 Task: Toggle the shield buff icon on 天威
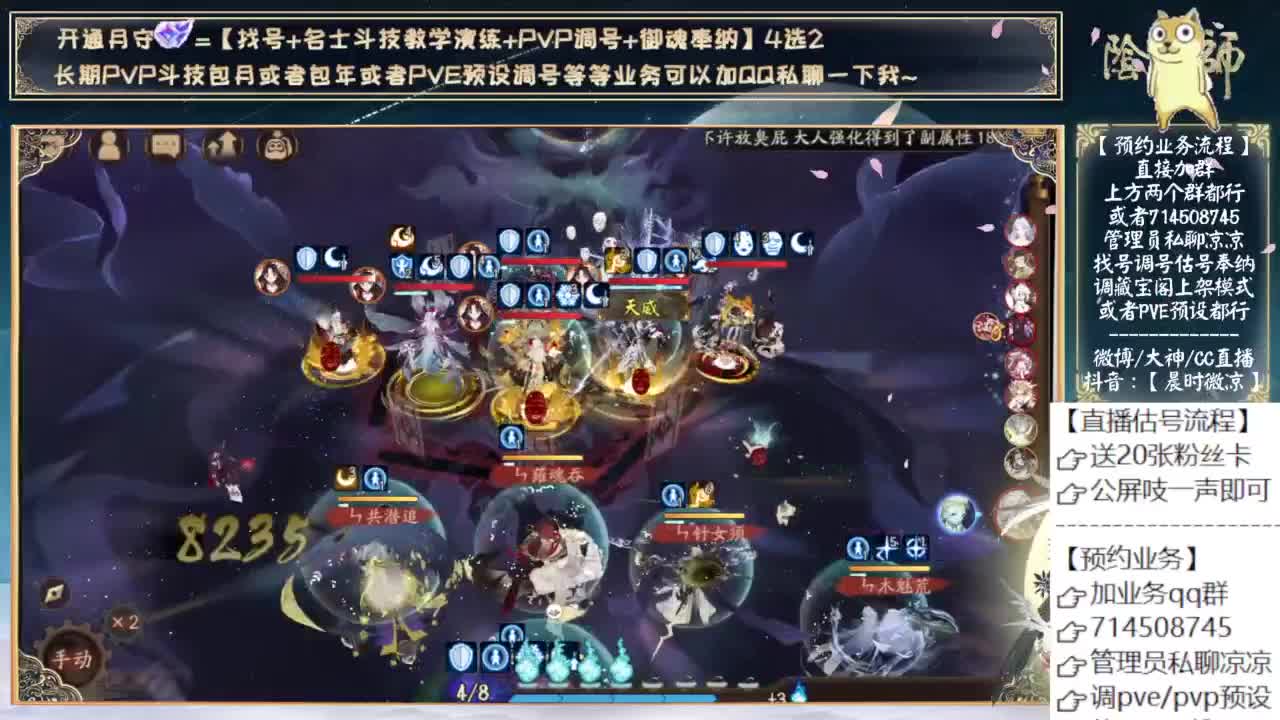pyautogui.click(x=645, y=258)
